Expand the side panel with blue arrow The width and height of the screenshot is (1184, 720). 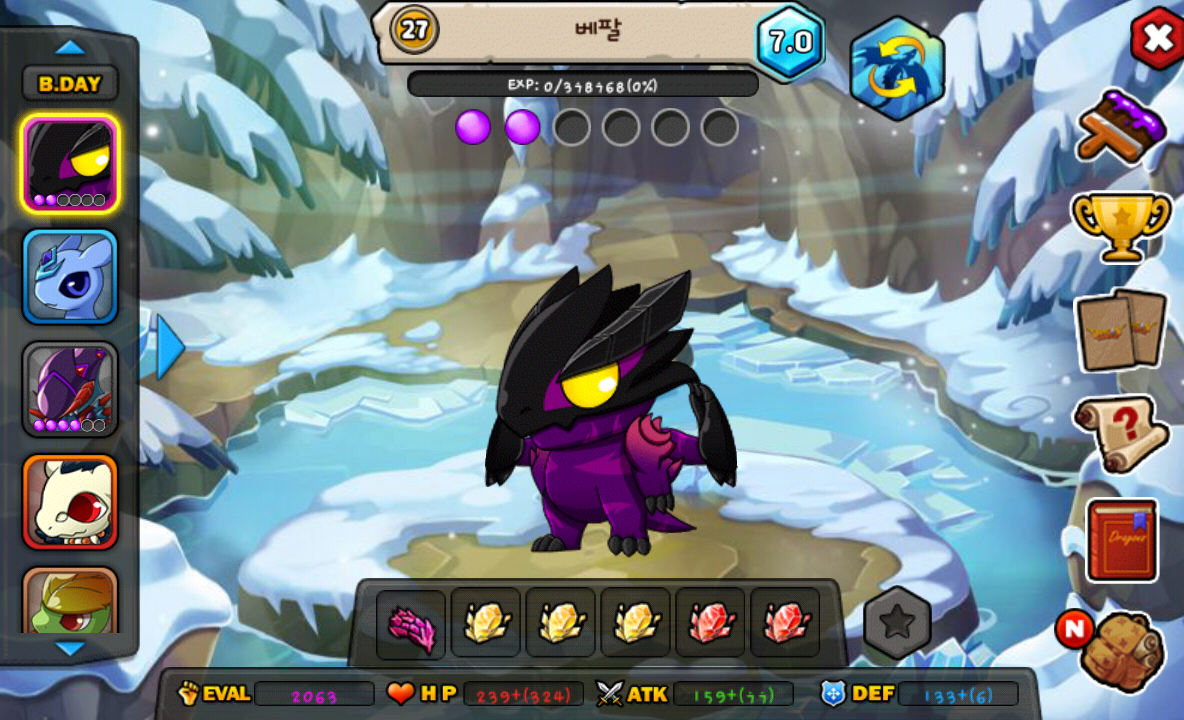tap(170, 346)
